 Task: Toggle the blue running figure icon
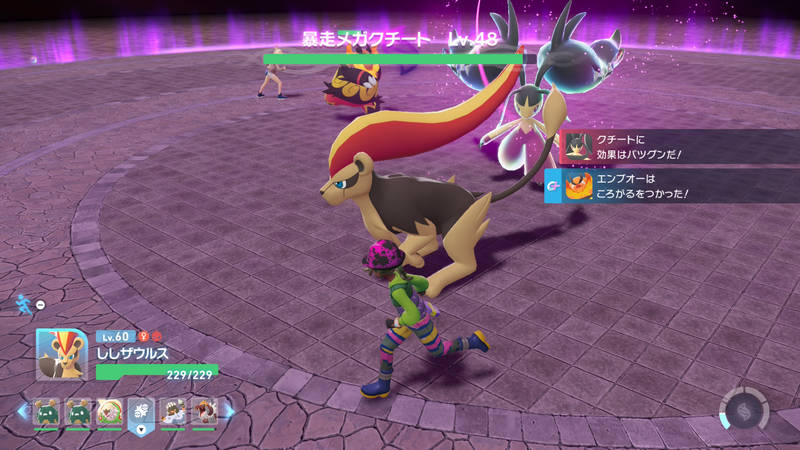(23, 302)
